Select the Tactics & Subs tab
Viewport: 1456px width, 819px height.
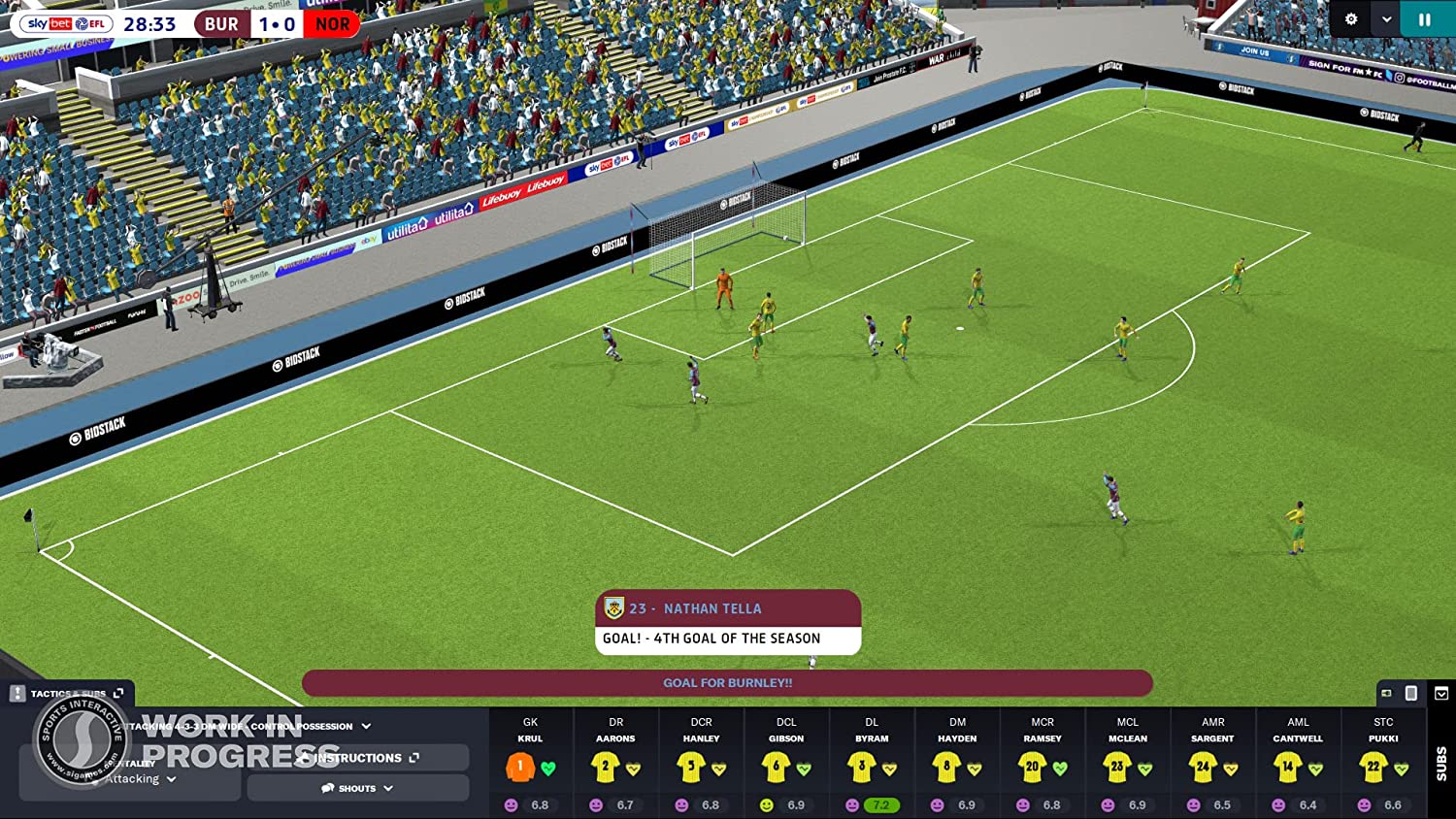coord(68,693)
